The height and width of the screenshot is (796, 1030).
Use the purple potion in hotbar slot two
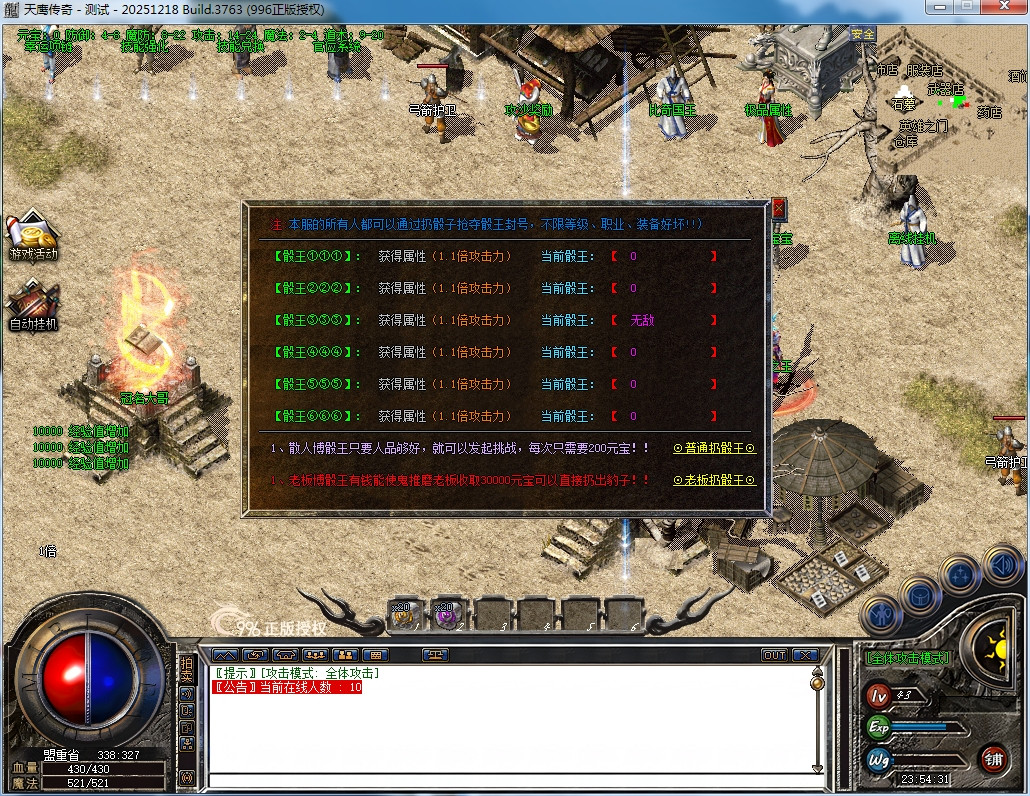[447, 615]
